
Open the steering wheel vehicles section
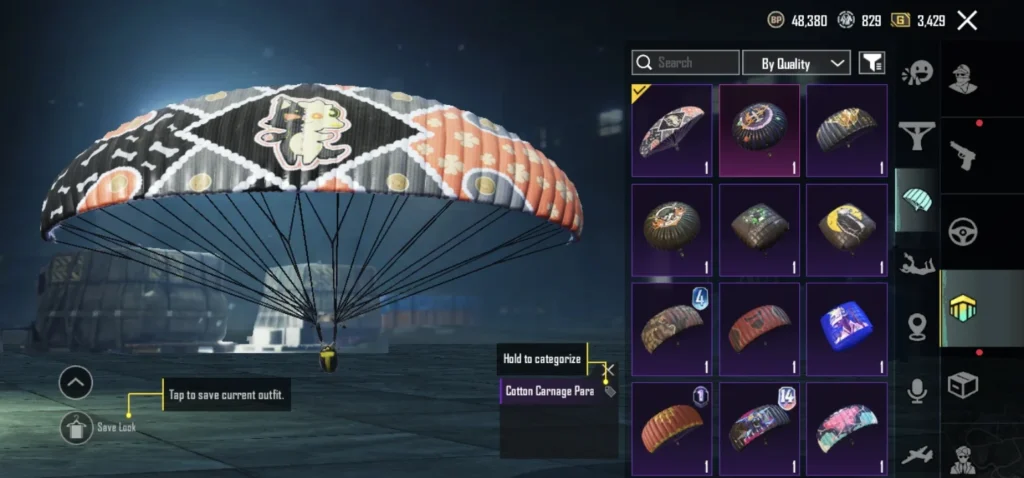click(962, 231)
